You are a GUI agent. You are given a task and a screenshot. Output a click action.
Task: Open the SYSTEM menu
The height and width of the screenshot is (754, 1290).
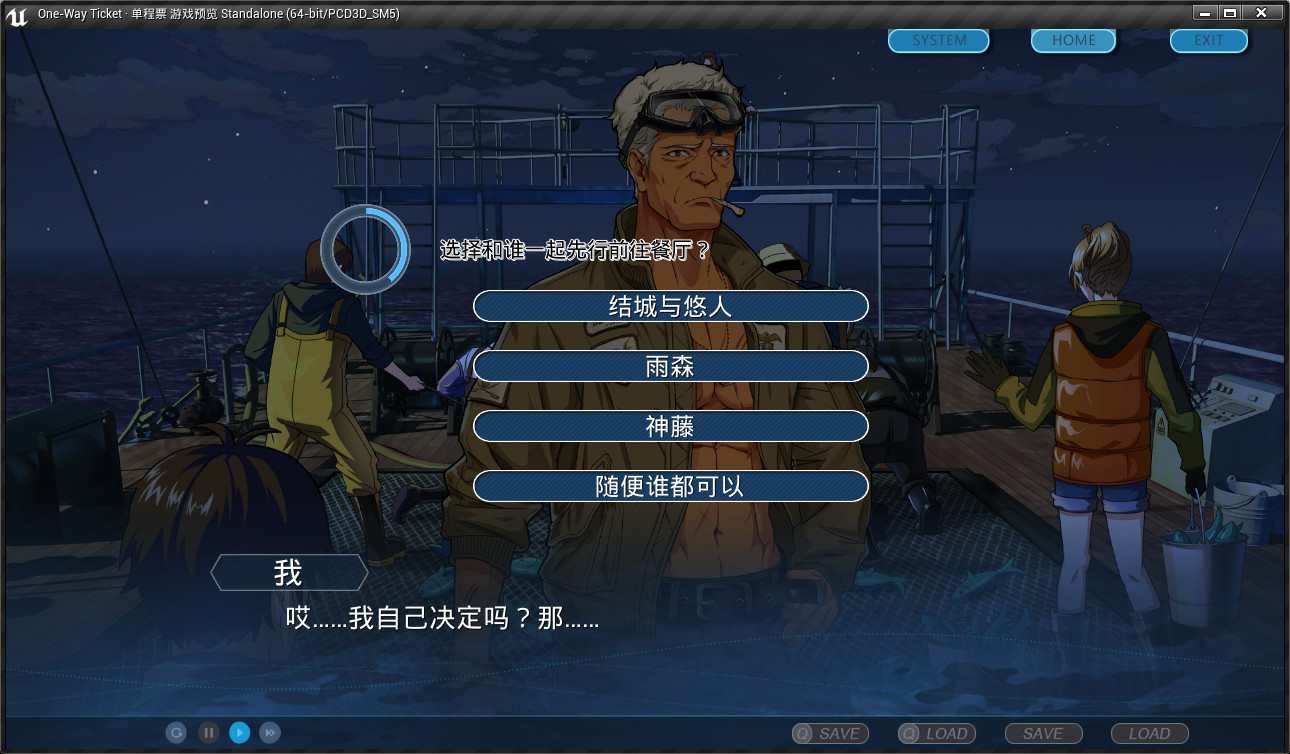pos(937,40)
